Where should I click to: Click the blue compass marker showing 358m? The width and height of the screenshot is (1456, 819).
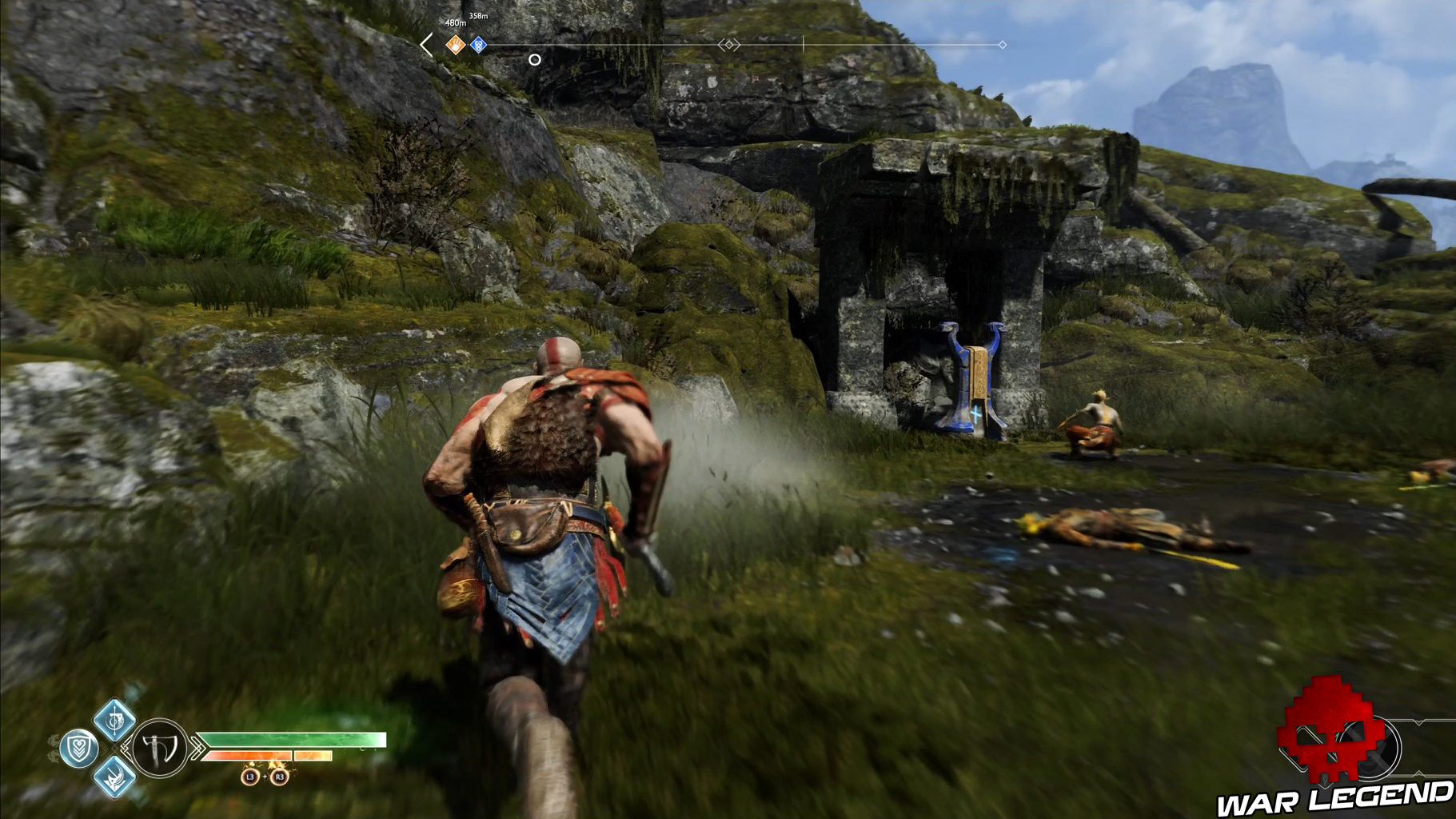point(478,43)
